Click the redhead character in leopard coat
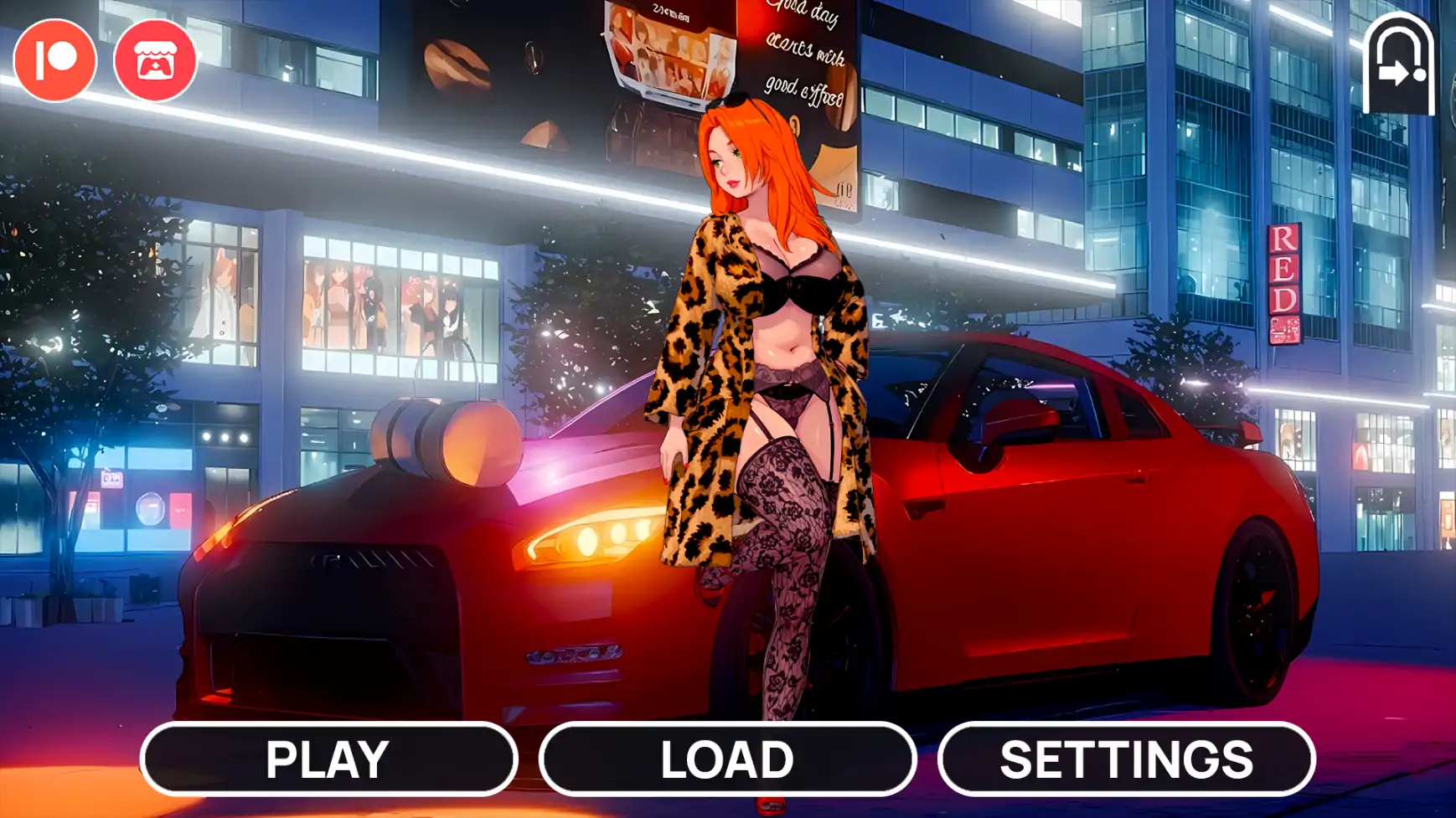This screenshot has width=1456, height=818. click(762, 352)
